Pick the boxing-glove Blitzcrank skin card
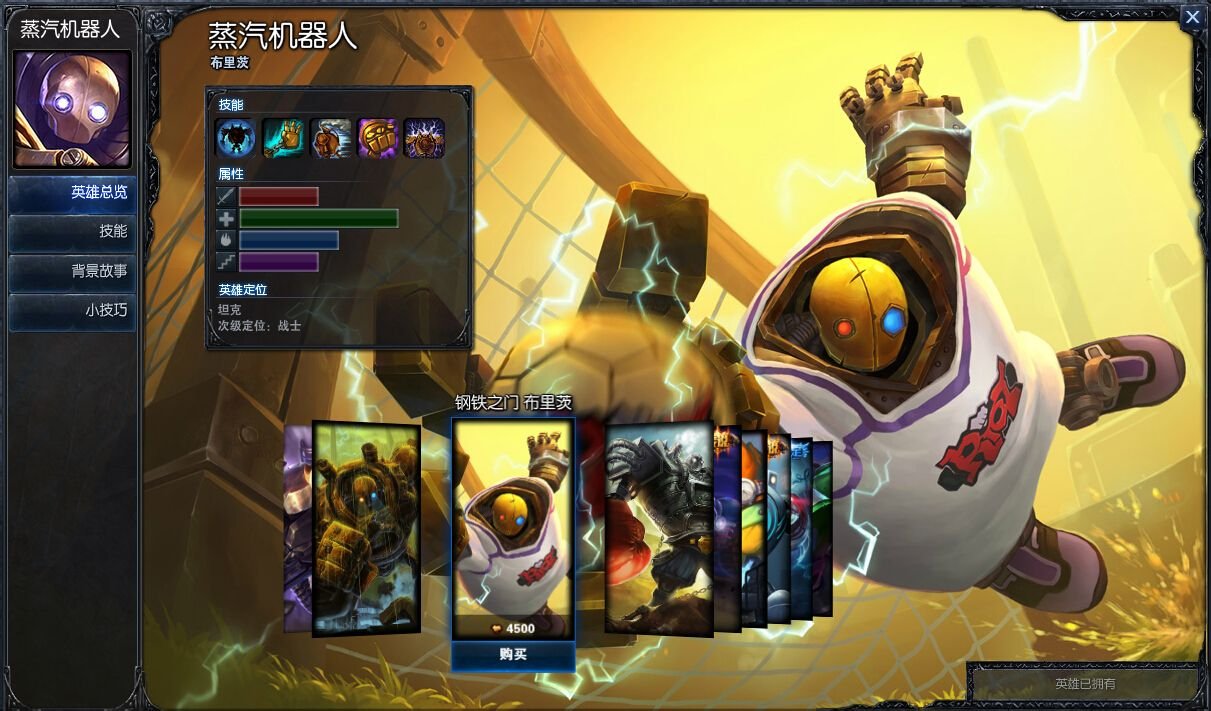This screenshot has height=711, width=1211. click(658, 528)
